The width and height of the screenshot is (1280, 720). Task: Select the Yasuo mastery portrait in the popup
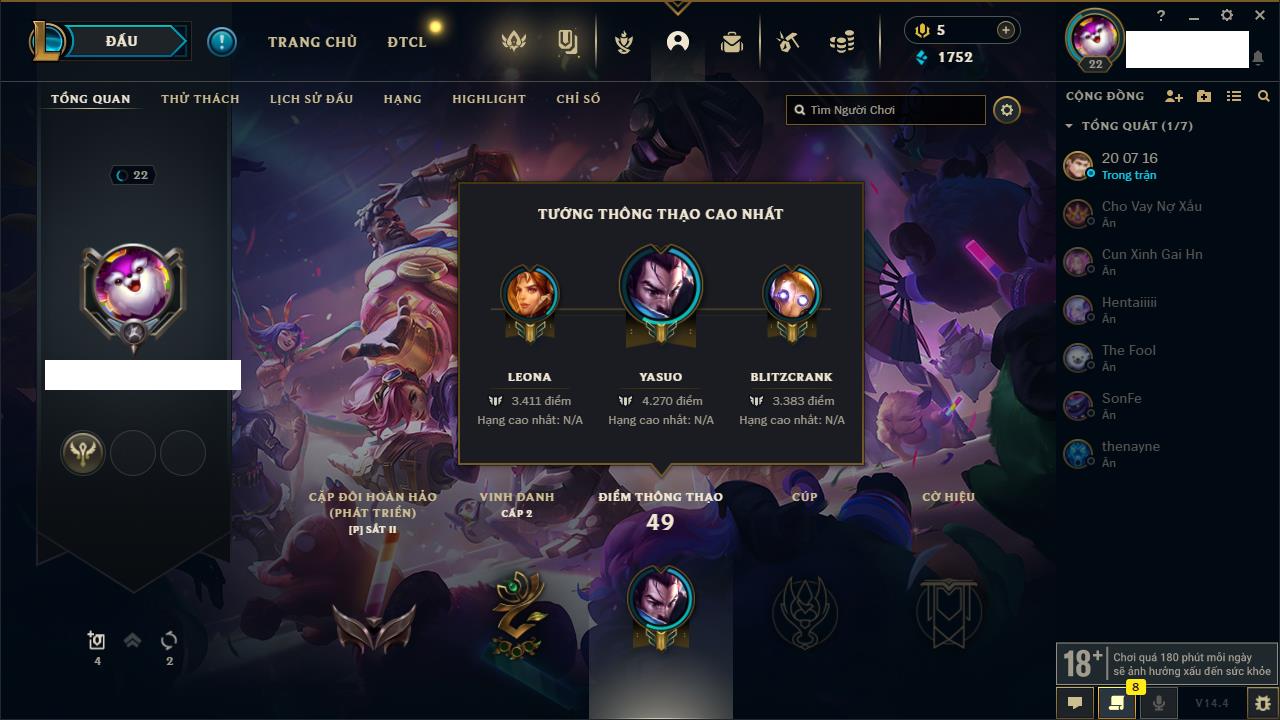pyautogui.click(x=660, y=287)
